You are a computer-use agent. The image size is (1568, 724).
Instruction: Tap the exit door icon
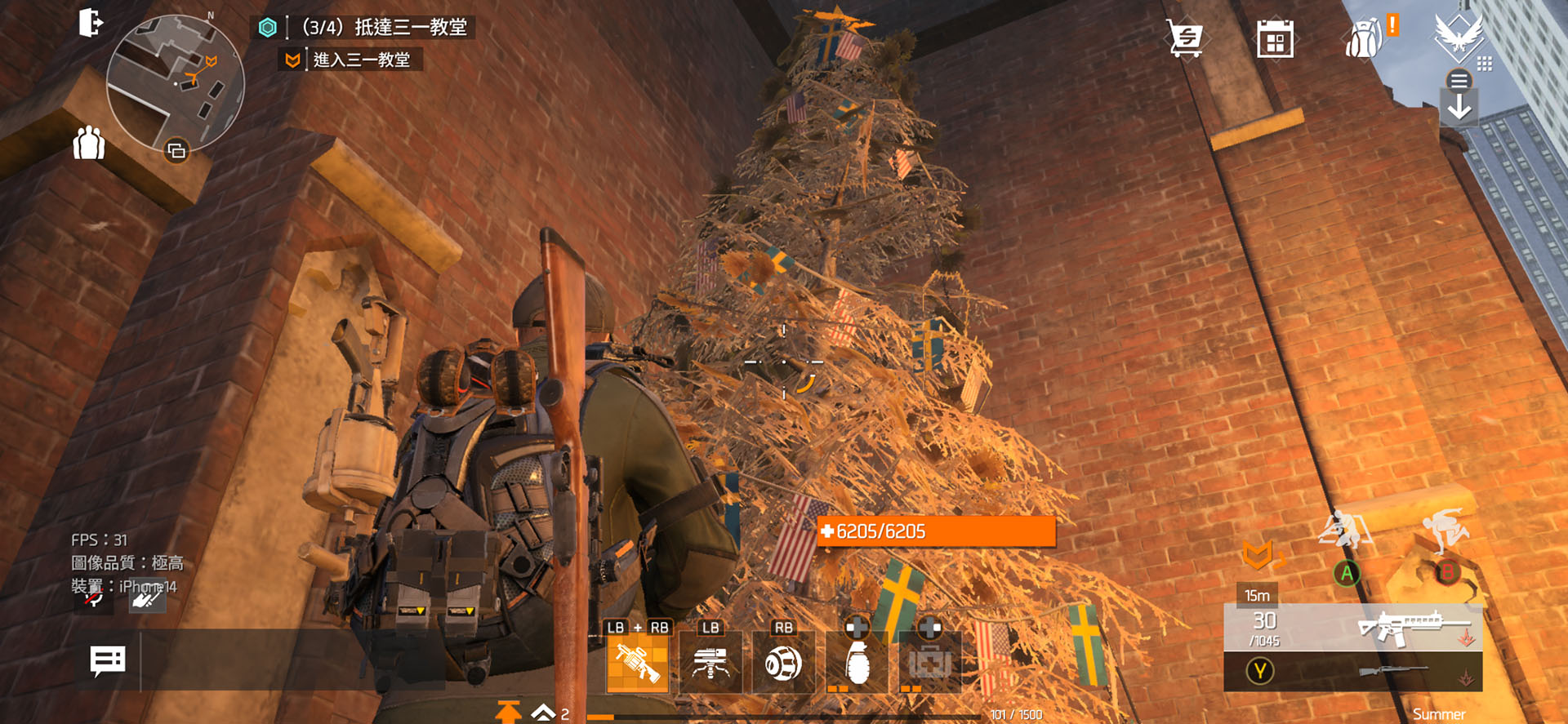pyautogui.click(x=91, y=23)
